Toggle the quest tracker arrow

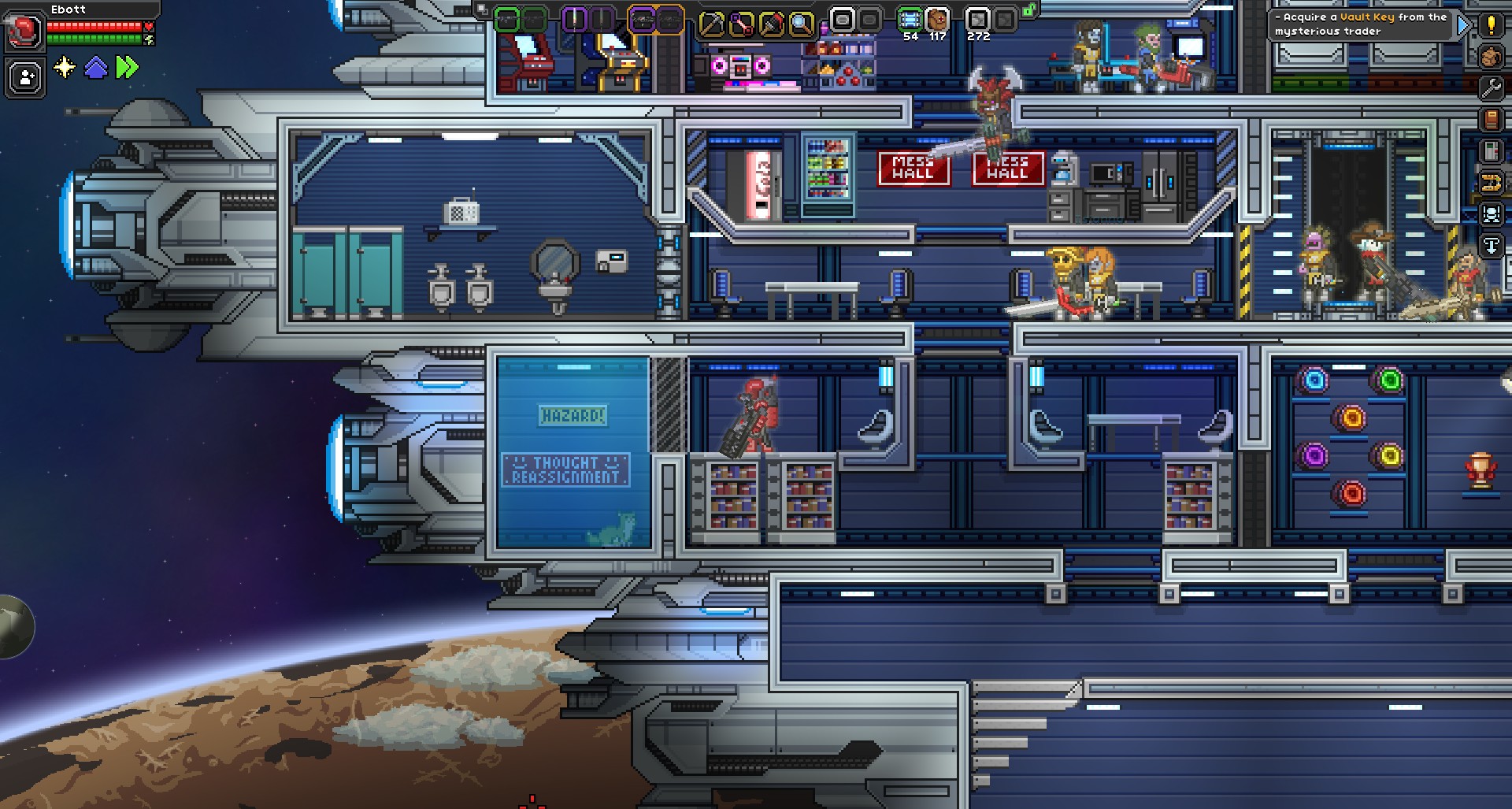(1463, 24)
